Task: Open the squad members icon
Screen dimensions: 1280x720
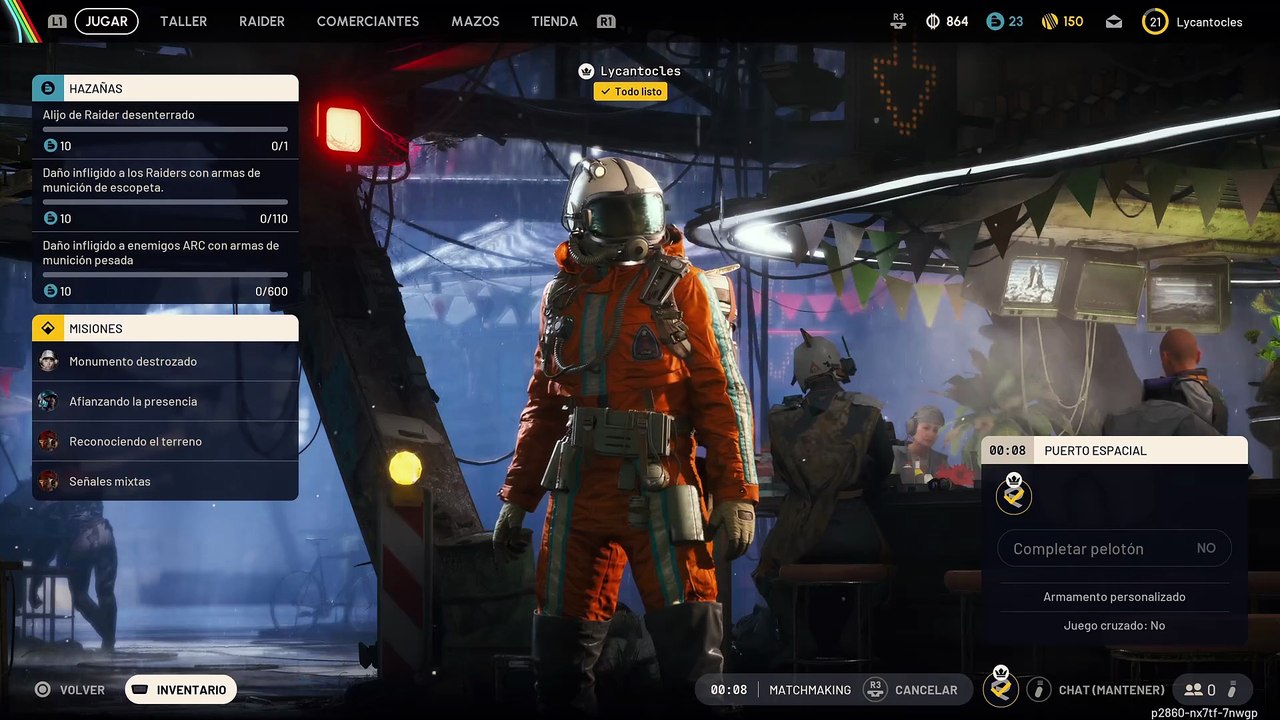Action: 1199,689
